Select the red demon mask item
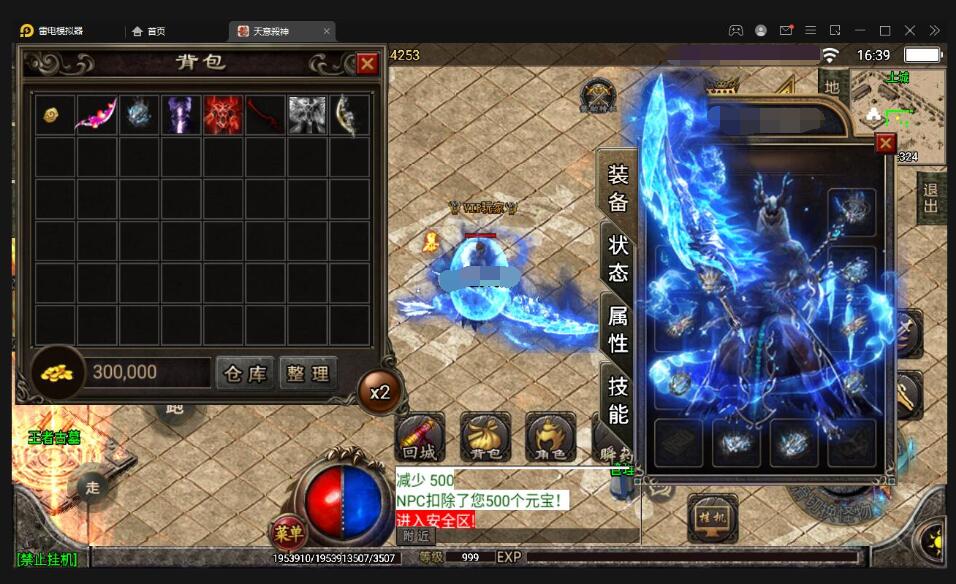The image size is (956, 584). (x=223, y=114)
